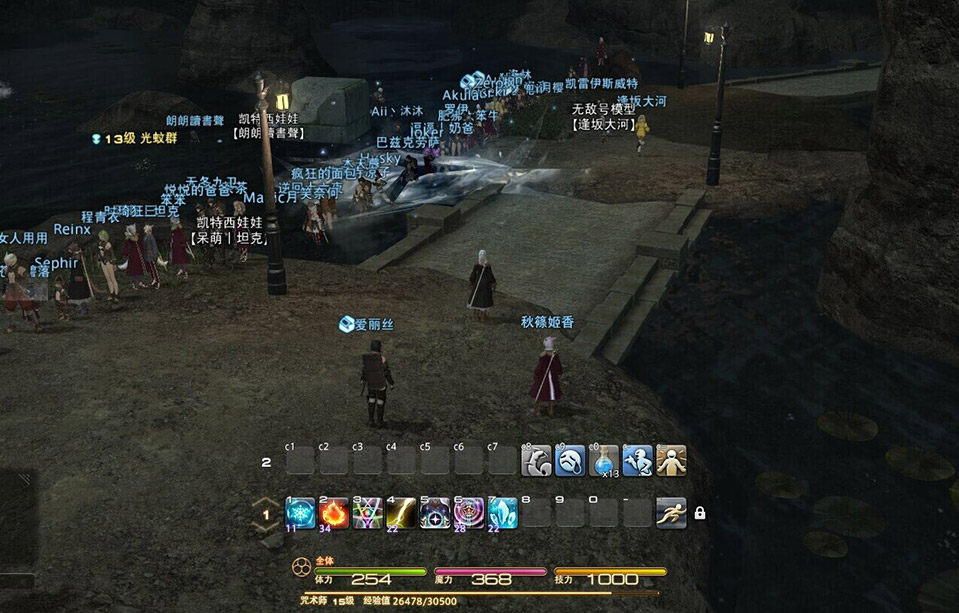Select the crying face emote icon
The image size is (959, 613).
[x=570, y=461]
